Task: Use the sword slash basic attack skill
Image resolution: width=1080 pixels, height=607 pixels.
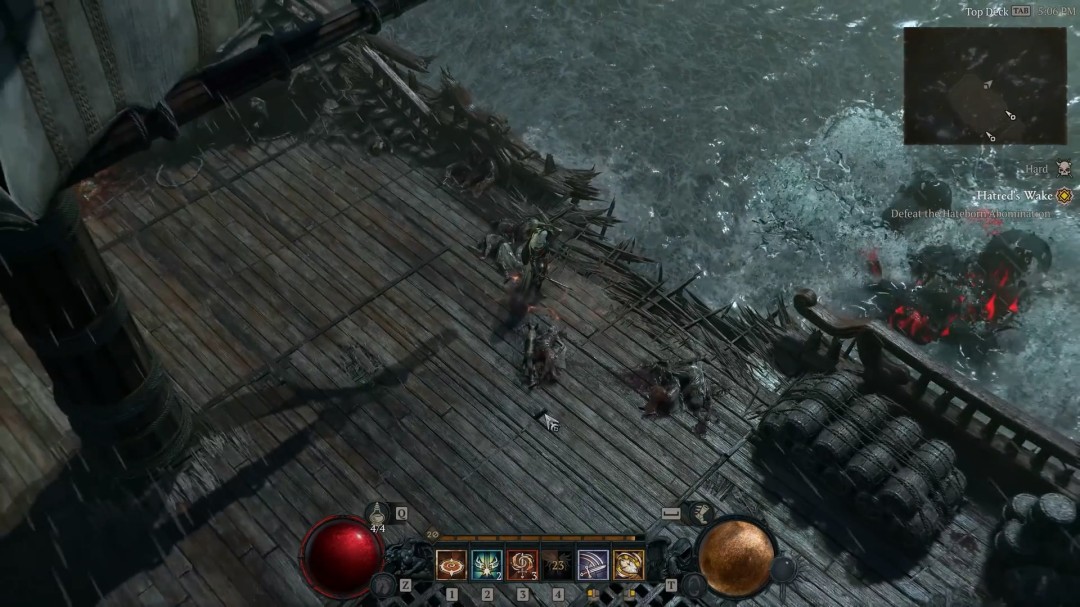Action: [x=592, y=564]
